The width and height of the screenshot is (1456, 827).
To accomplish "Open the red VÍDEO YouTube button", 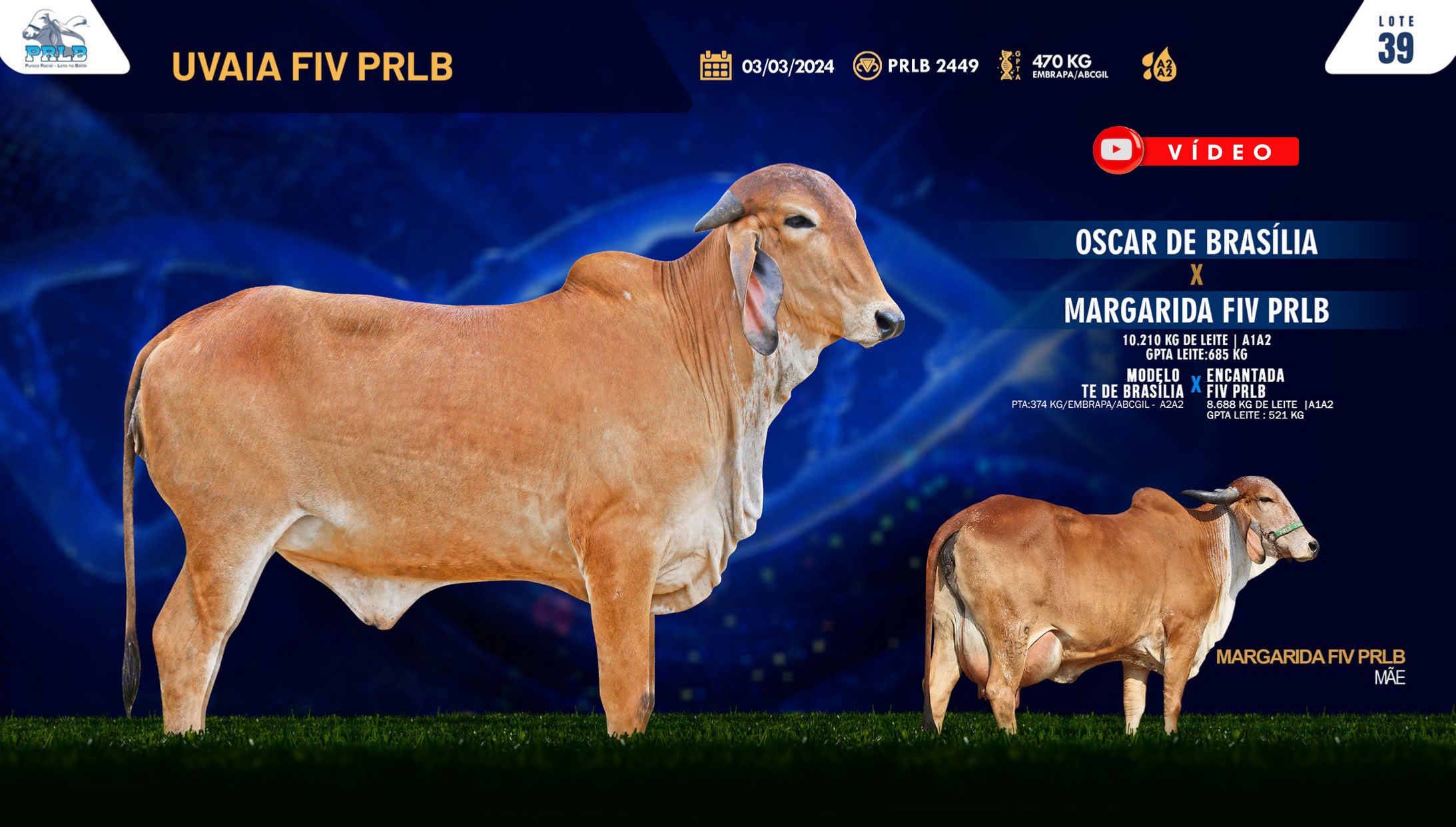I will [x=1195, y=151].
